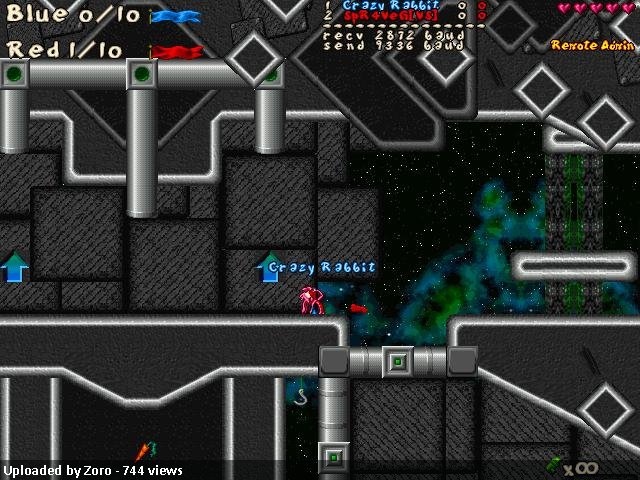Image resolution: width=640 pixels, height=480 pixels.
Task: Select Crazy Rabbit in the player list
Action: 384,5
